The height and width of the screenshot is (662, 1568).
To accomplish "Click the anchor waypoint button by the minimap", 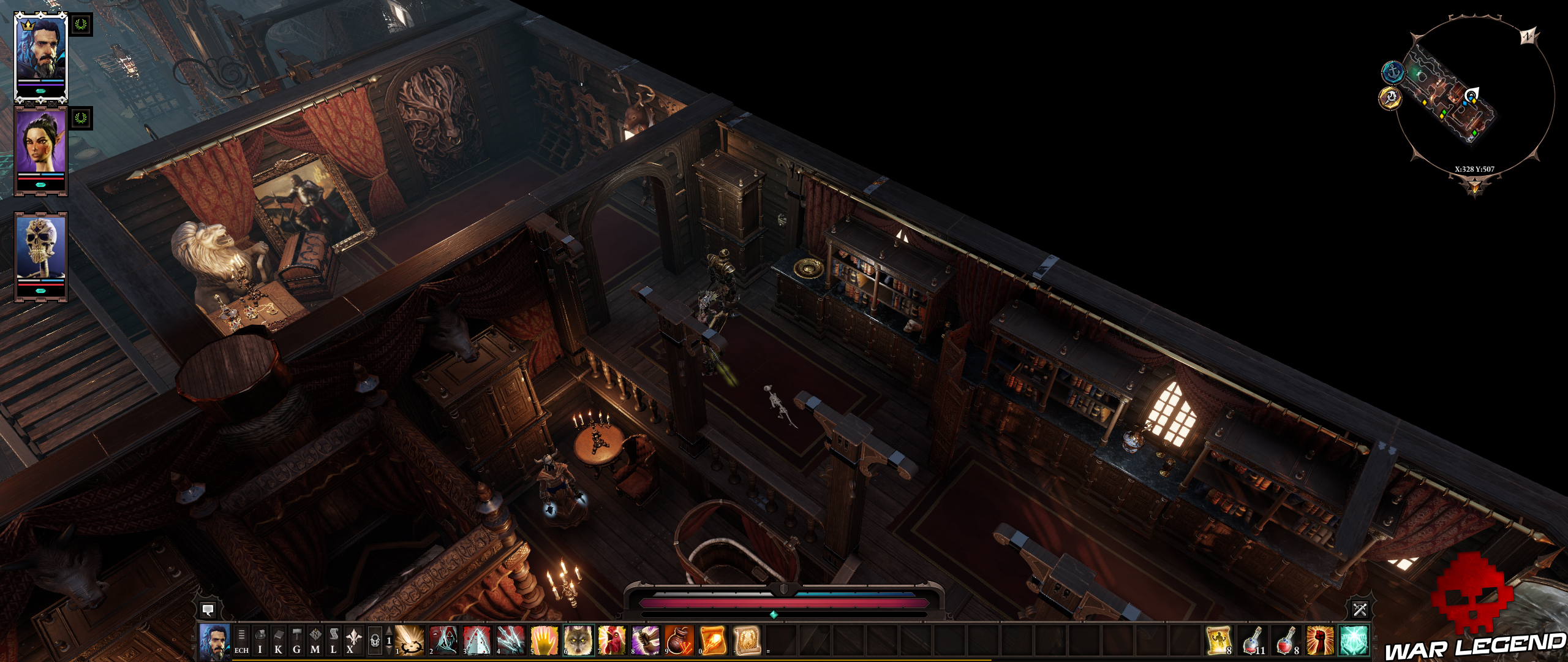I will [1393, 73].
